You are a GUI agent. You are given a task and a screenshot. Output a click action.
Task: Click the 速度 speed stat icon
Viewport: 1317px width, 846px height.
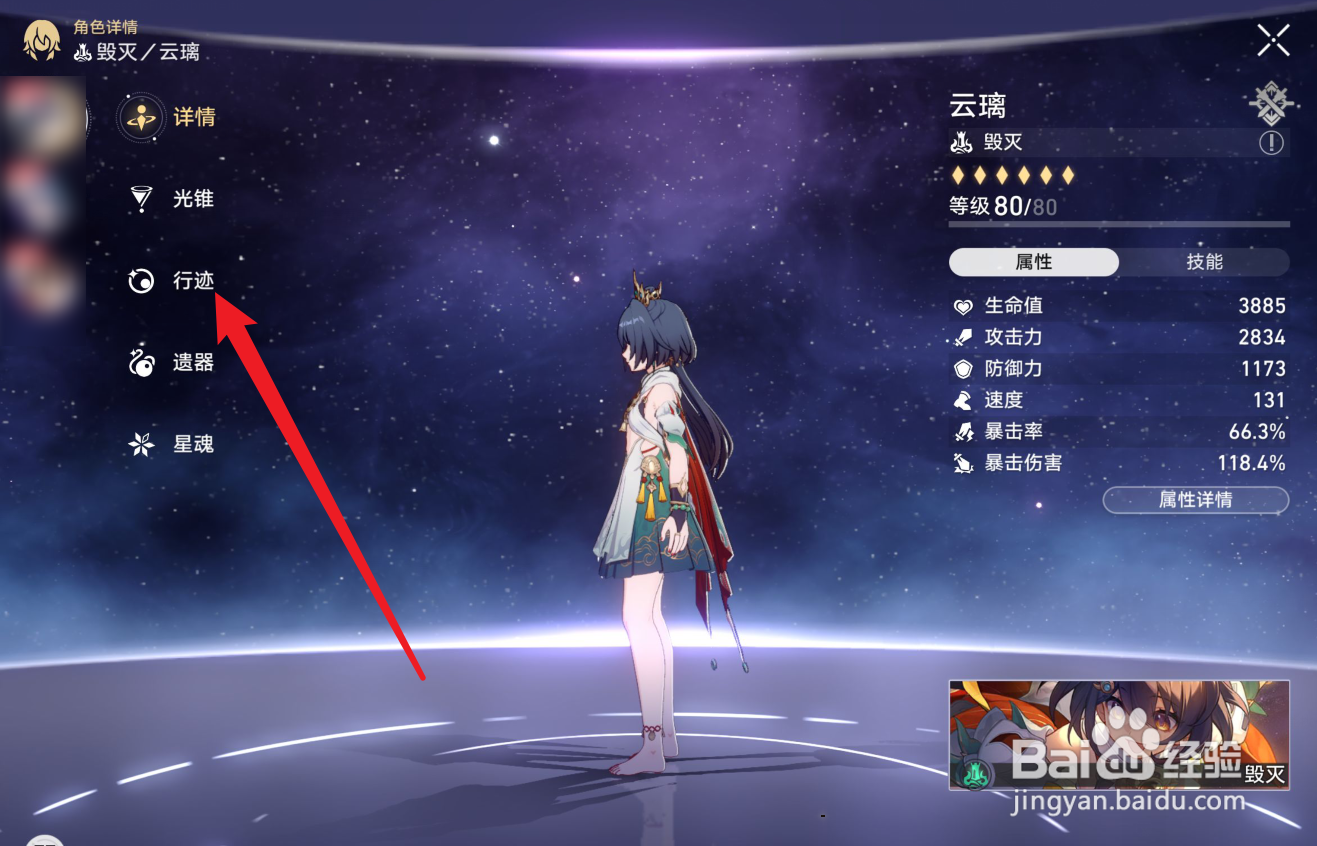pos(963,400)
